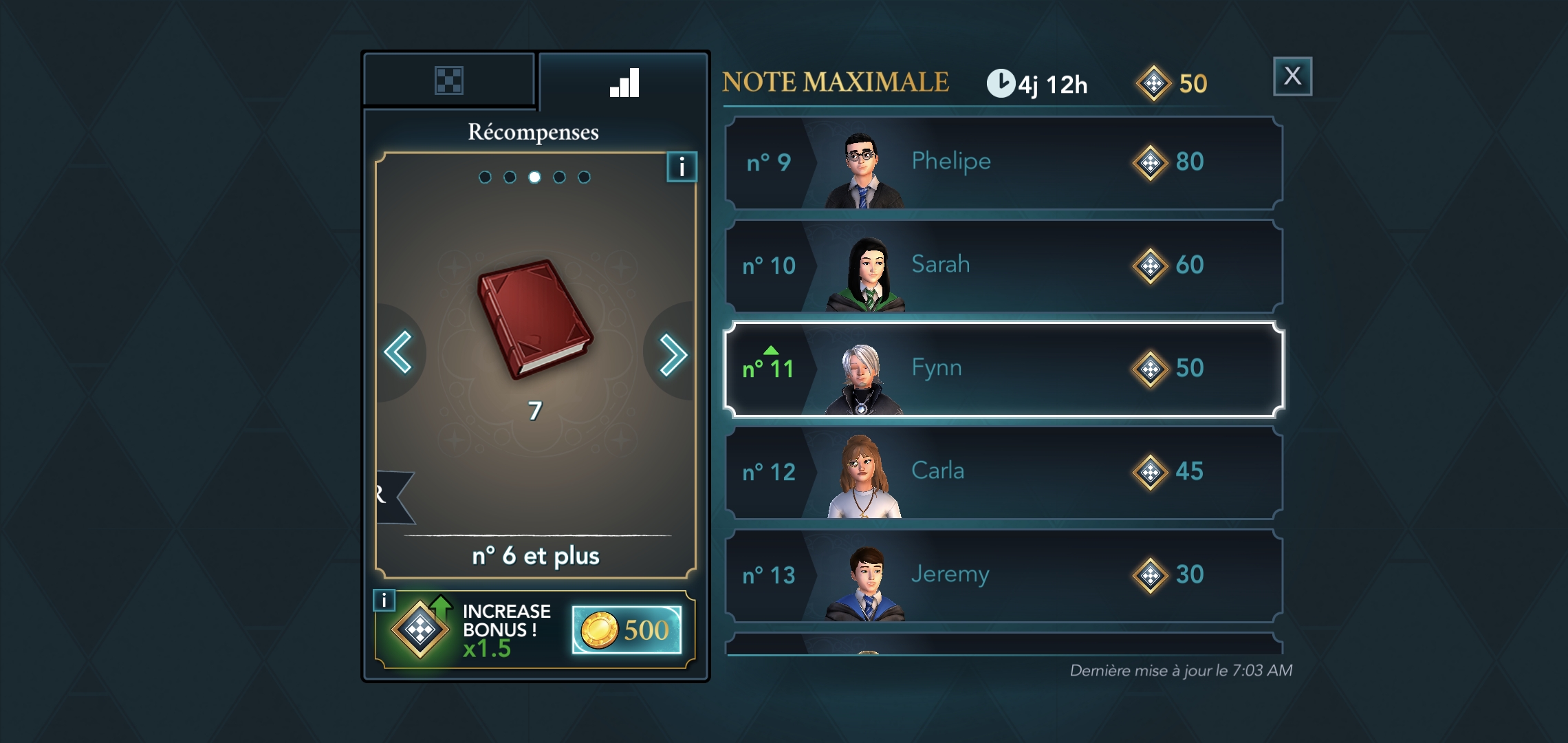Switch to the checkered board tab
The image size is (1568, 743).
pyautogui.click(x=449, y=80)
